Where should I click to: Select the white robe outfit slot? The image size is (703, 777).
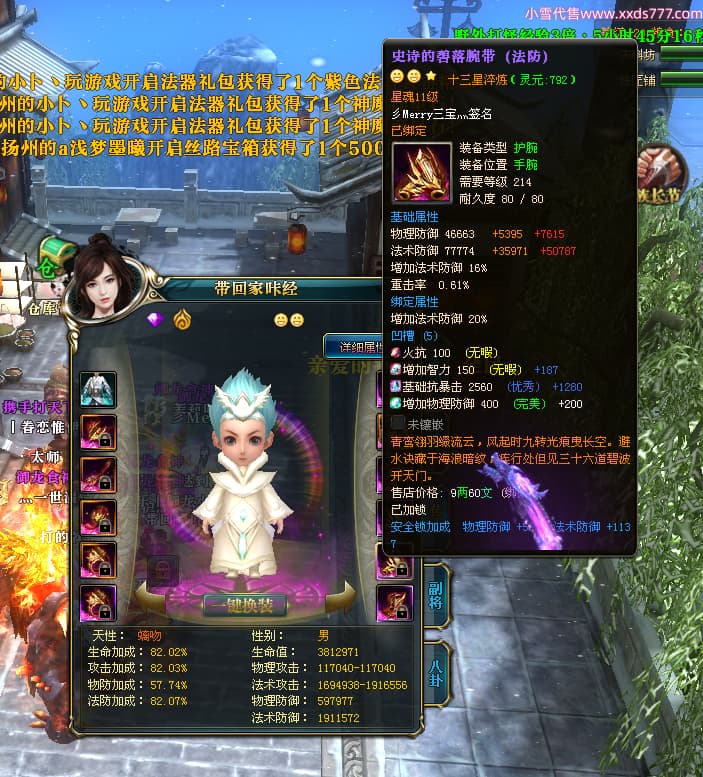pyautogui.click(x=98, y=389)
